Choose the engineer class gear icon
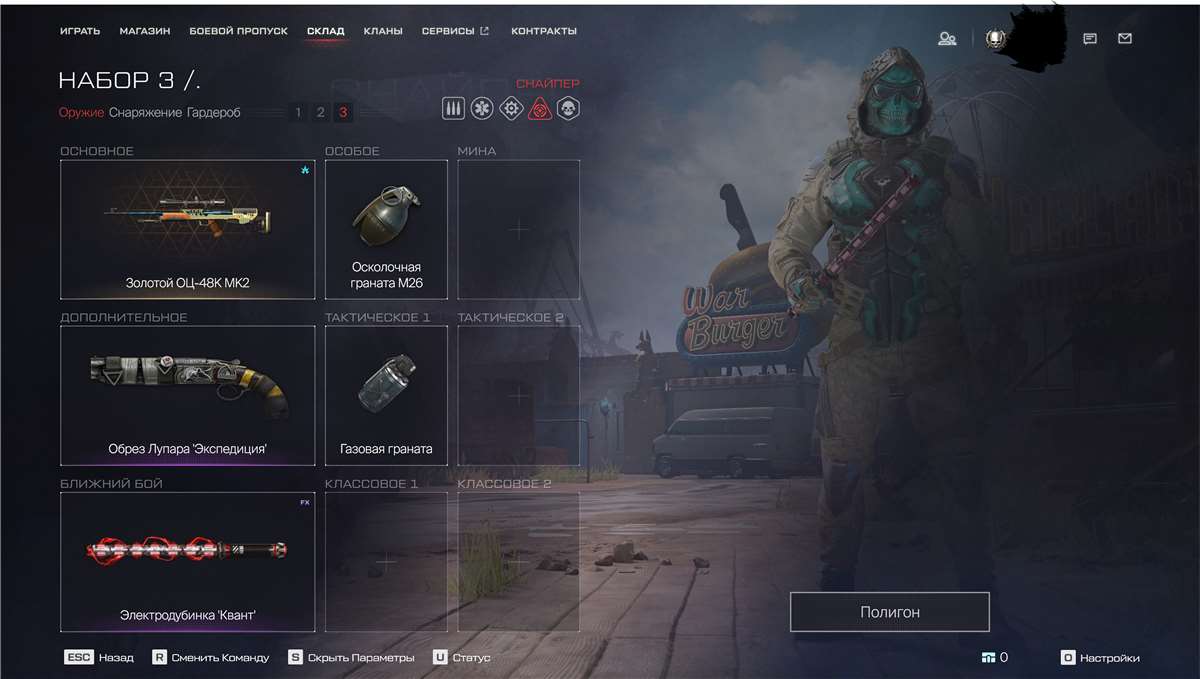The height and width of the screenshot is (679, 1200). pos(510,108)
